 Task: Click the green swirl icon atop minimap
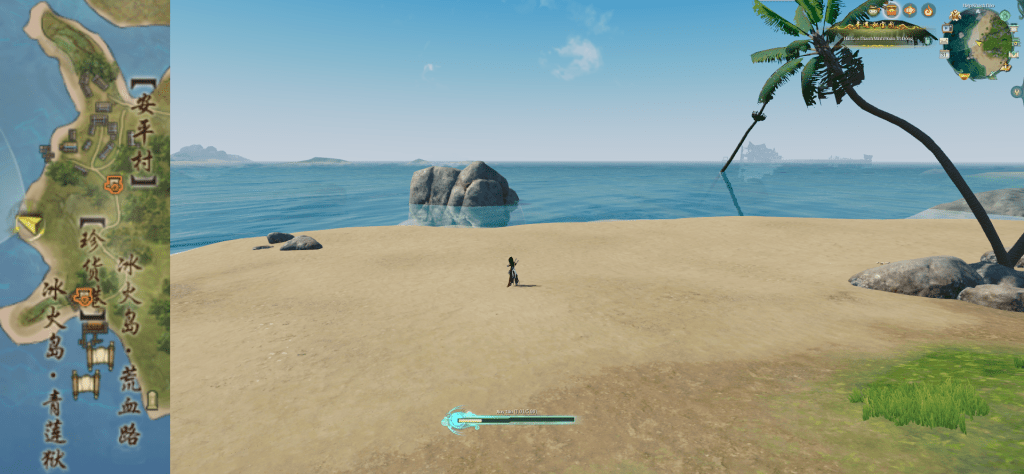(1004, 15)
